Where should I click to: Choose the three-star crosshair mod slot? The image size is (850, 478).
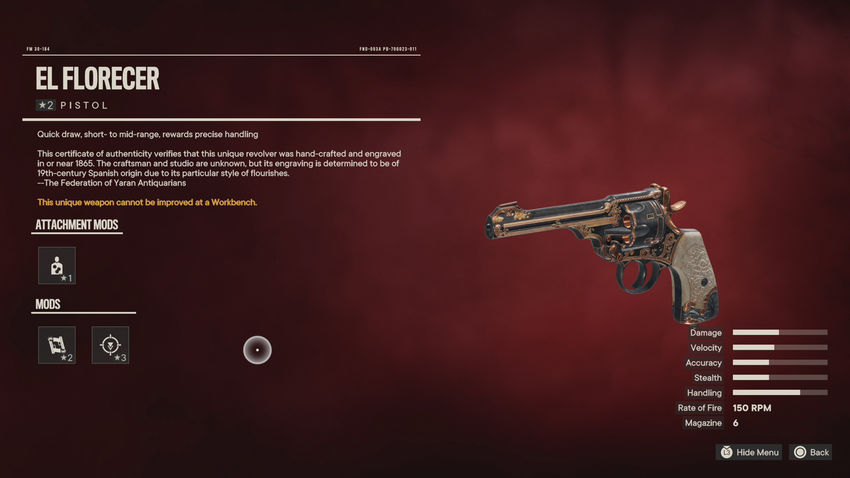tap(110, 345)
